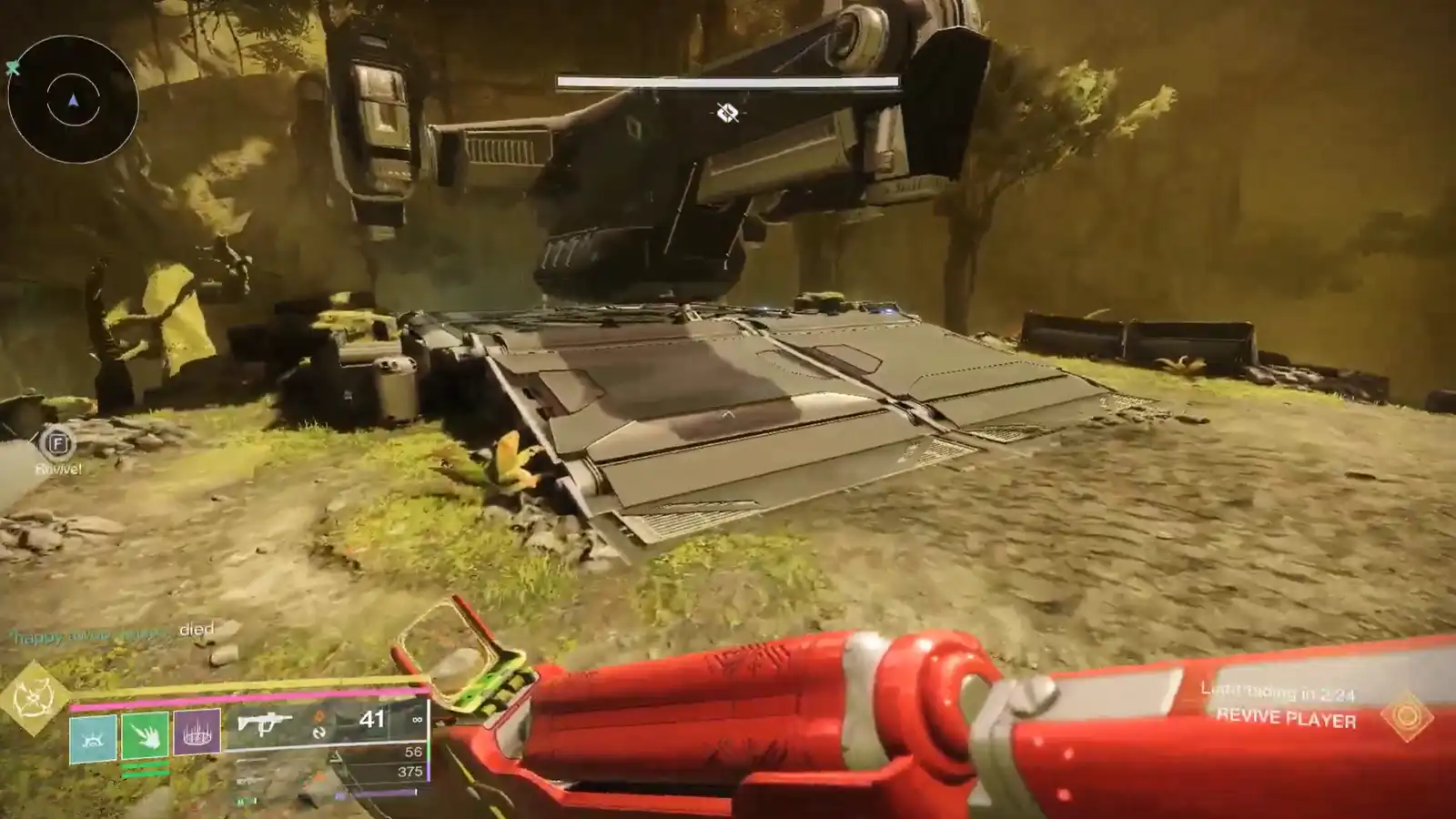Click the REVIVE PLAYER label
This screenshot has height=819, width=1456.
(1287, 717)
